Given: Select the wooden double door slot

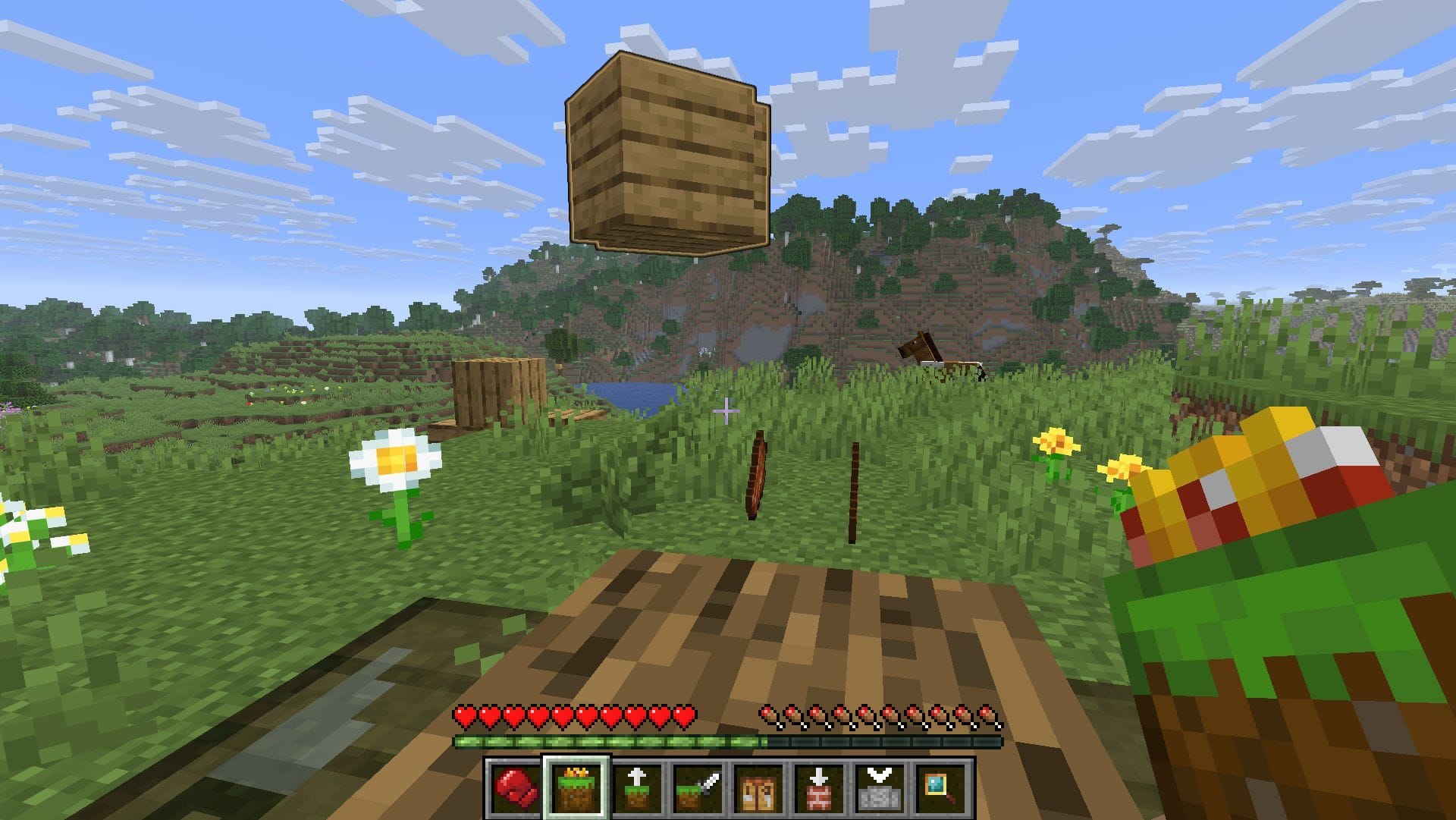Looking at the screenshot, I should click(x=758, y=787).
